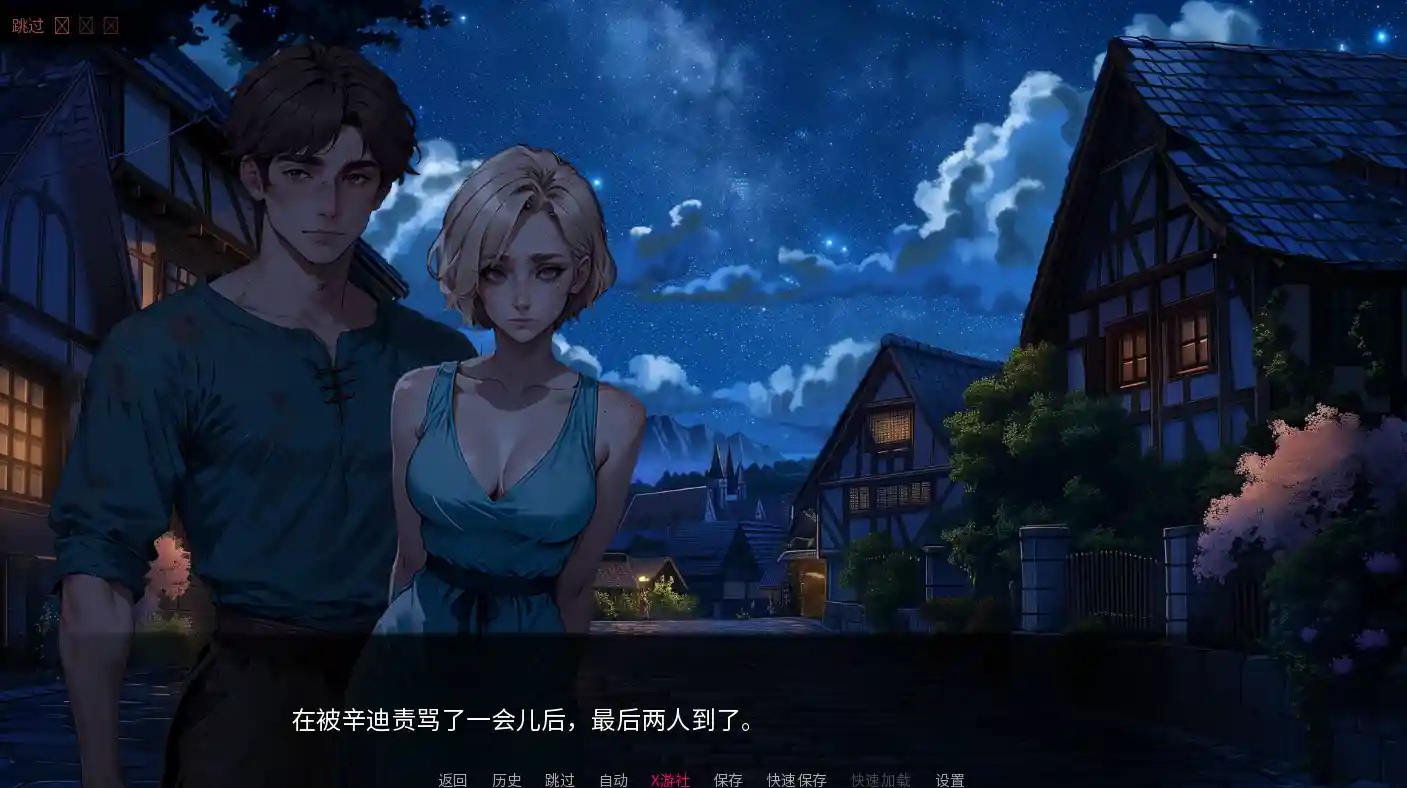Click the first placeholder icon beside top-left 跳过
The image size is (1407, 788).
click(62, 25)
